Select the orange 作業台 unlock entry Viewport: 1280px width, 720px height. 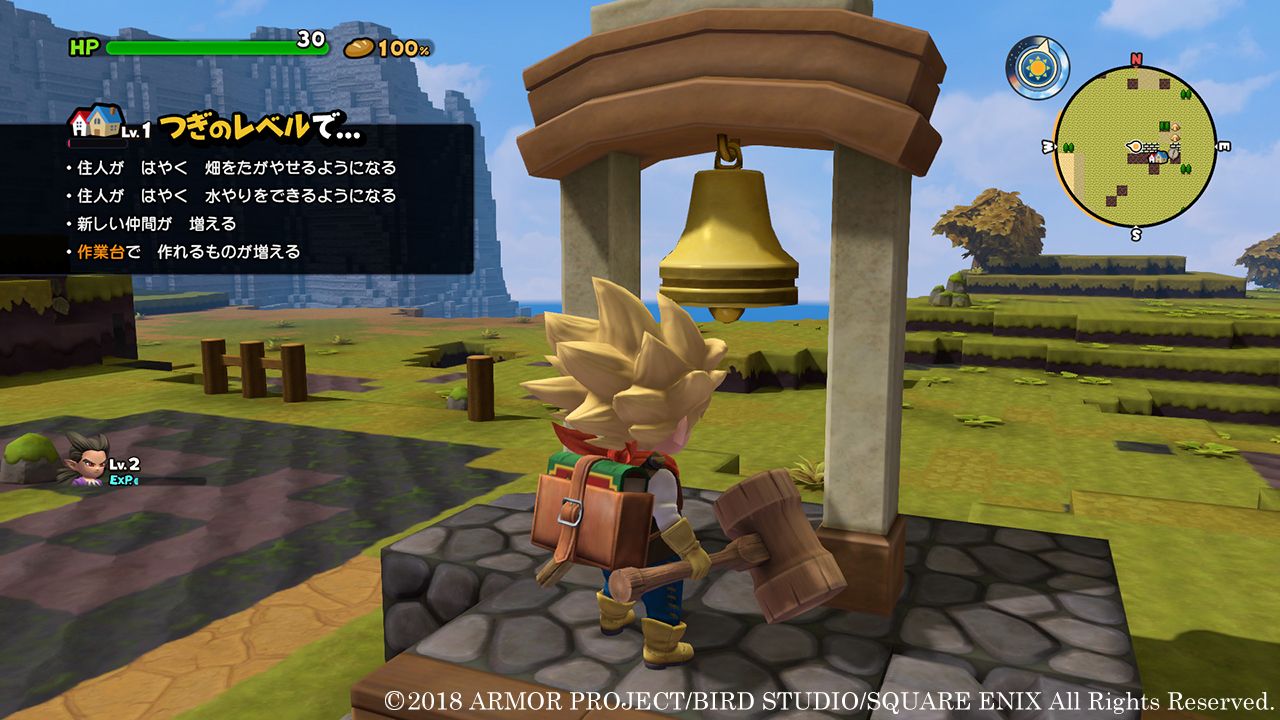point(188,252)
